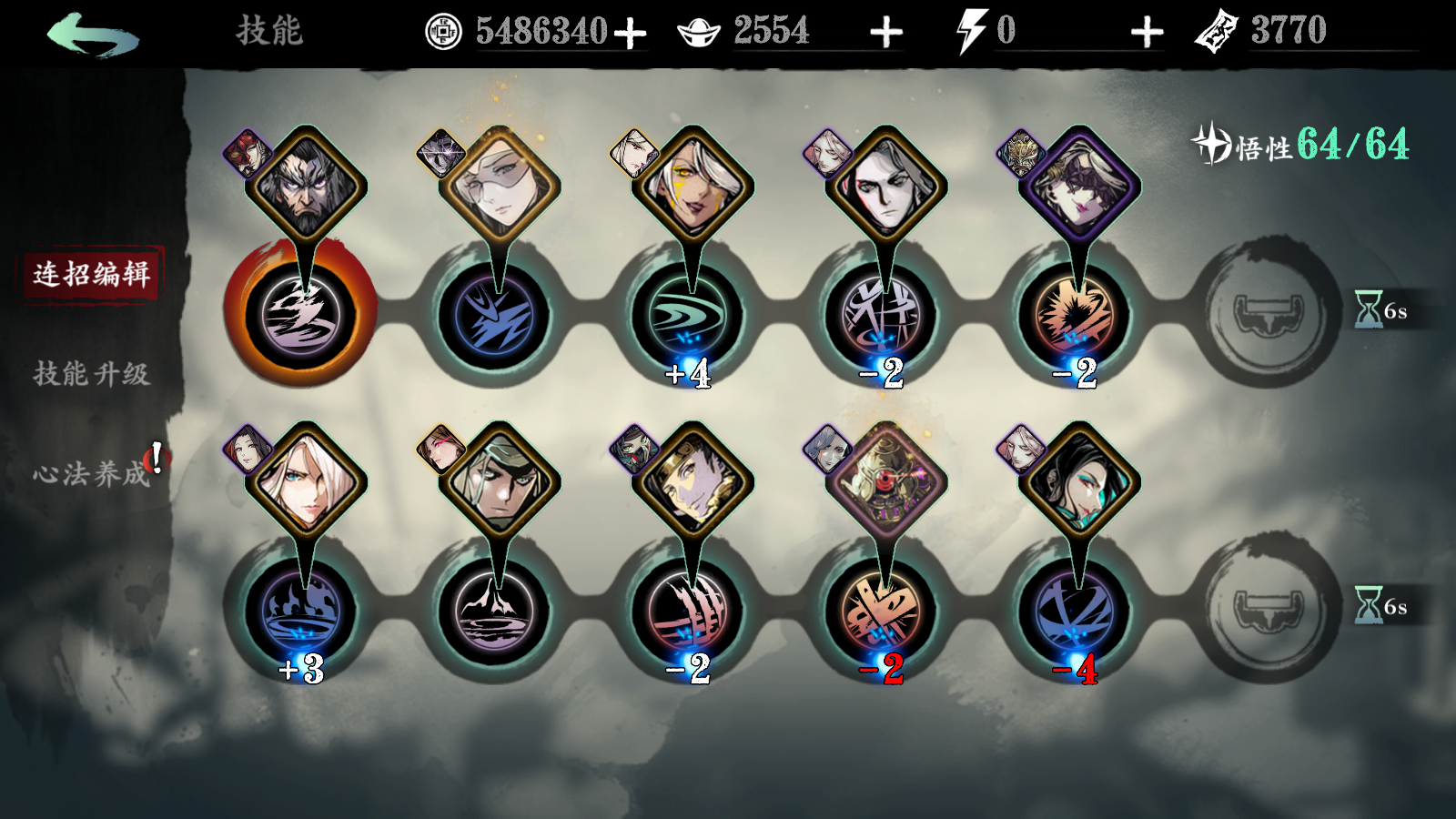Viewport: 1456px width, 819px height.
Task: Add more silver ingots with the plus button
Action: click(x=885, y=34)
